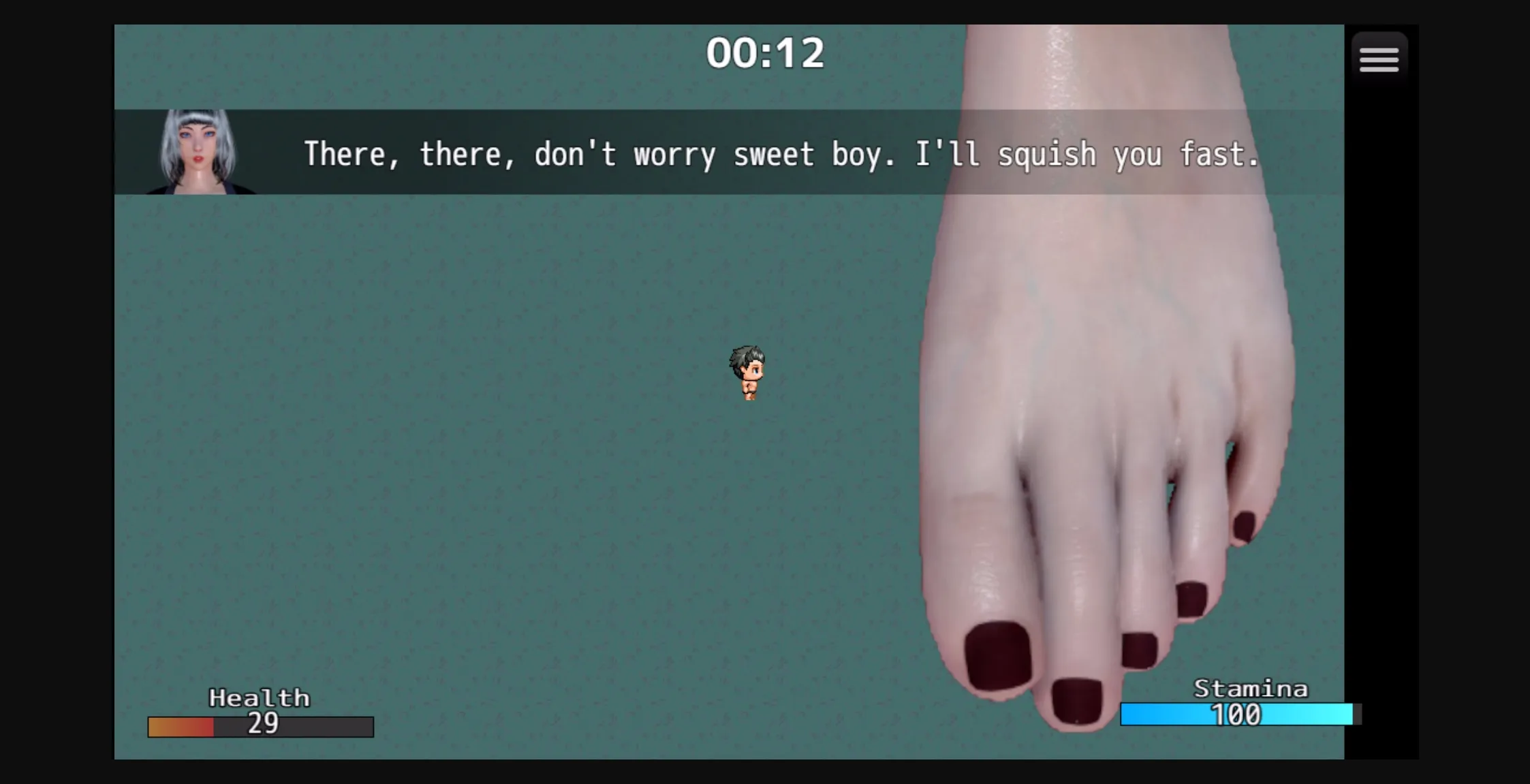This screenshot has height=784, width=1530.
Task: Click the Health label icon area
Action: [260, 697]
